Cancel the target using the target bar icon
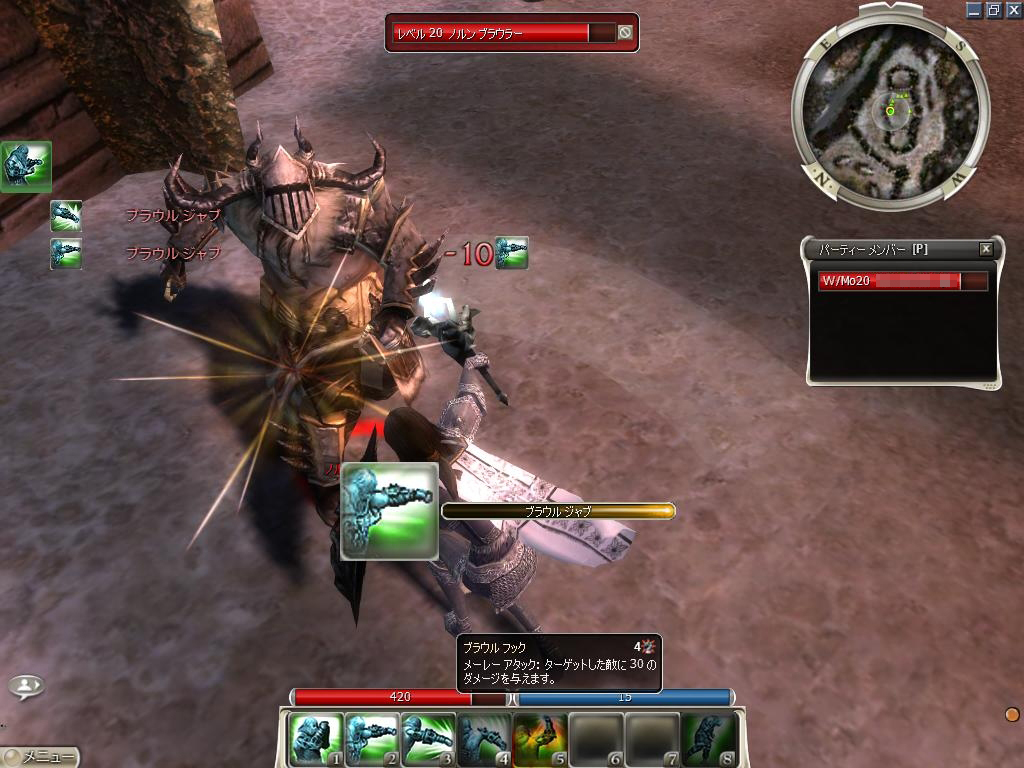 625,33
